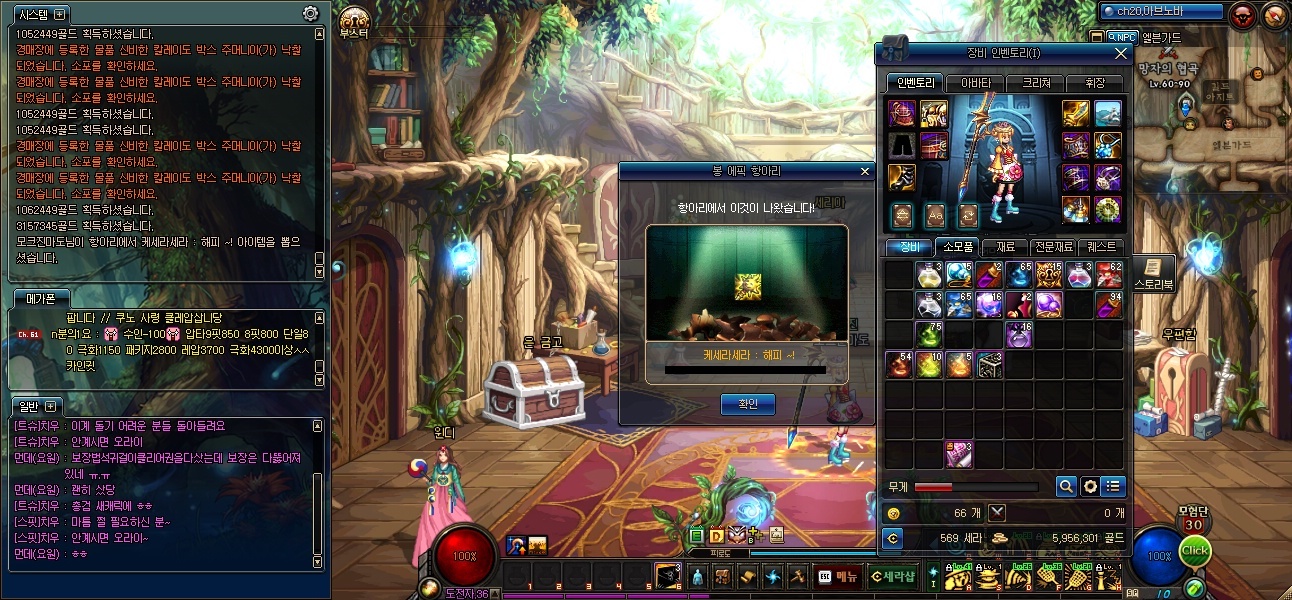The height and width of the screenshot is (600, 1292).
Task: Close the 봉 에픽 항아리 dialog
Action: (x=865, y=171)
